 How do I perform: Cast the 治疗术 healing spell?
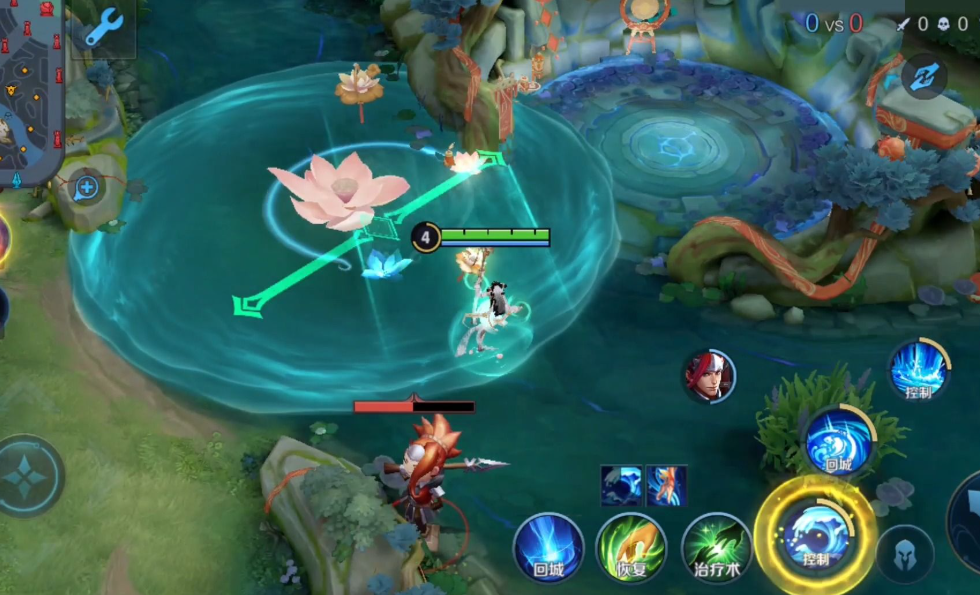tap(716, 548)
